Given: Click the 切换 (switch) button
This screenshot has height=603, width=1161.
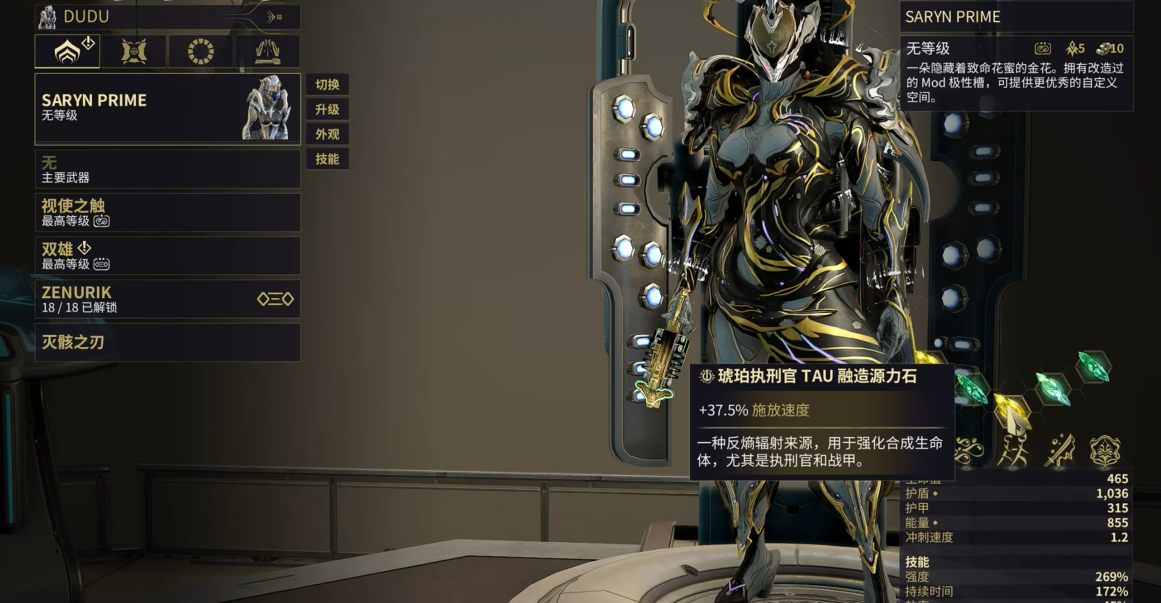Looking at the screenshot, I should tap(327, 85).
